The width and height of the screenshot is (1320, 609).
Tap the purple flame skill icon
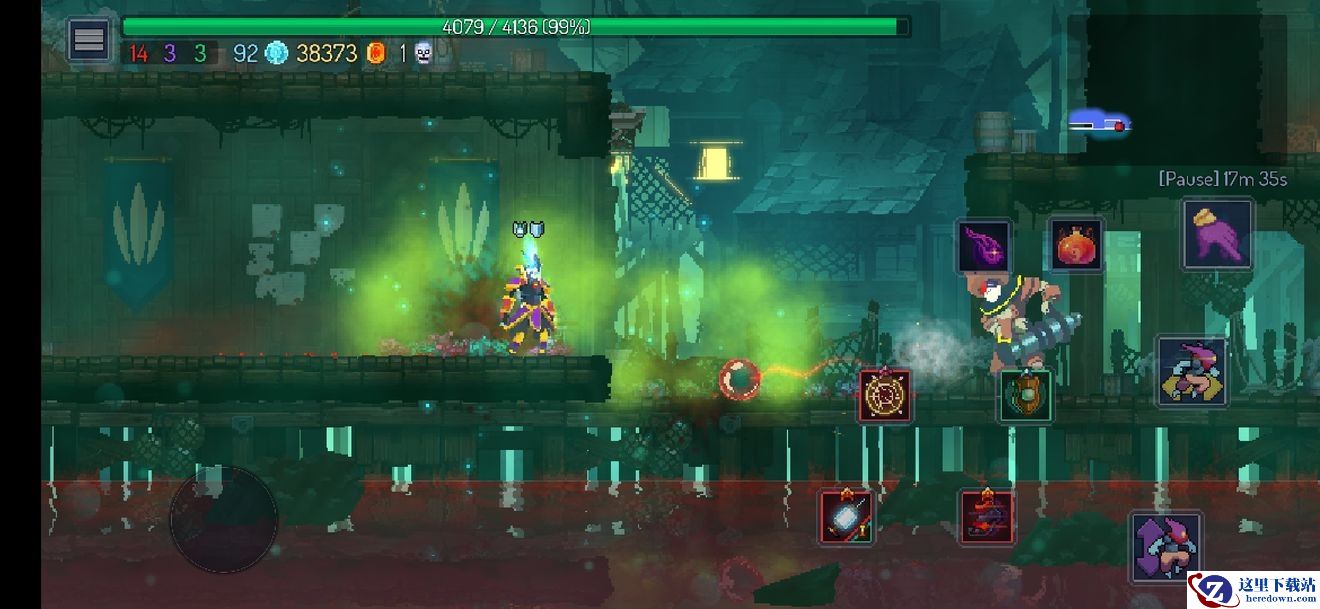(984, 246)
